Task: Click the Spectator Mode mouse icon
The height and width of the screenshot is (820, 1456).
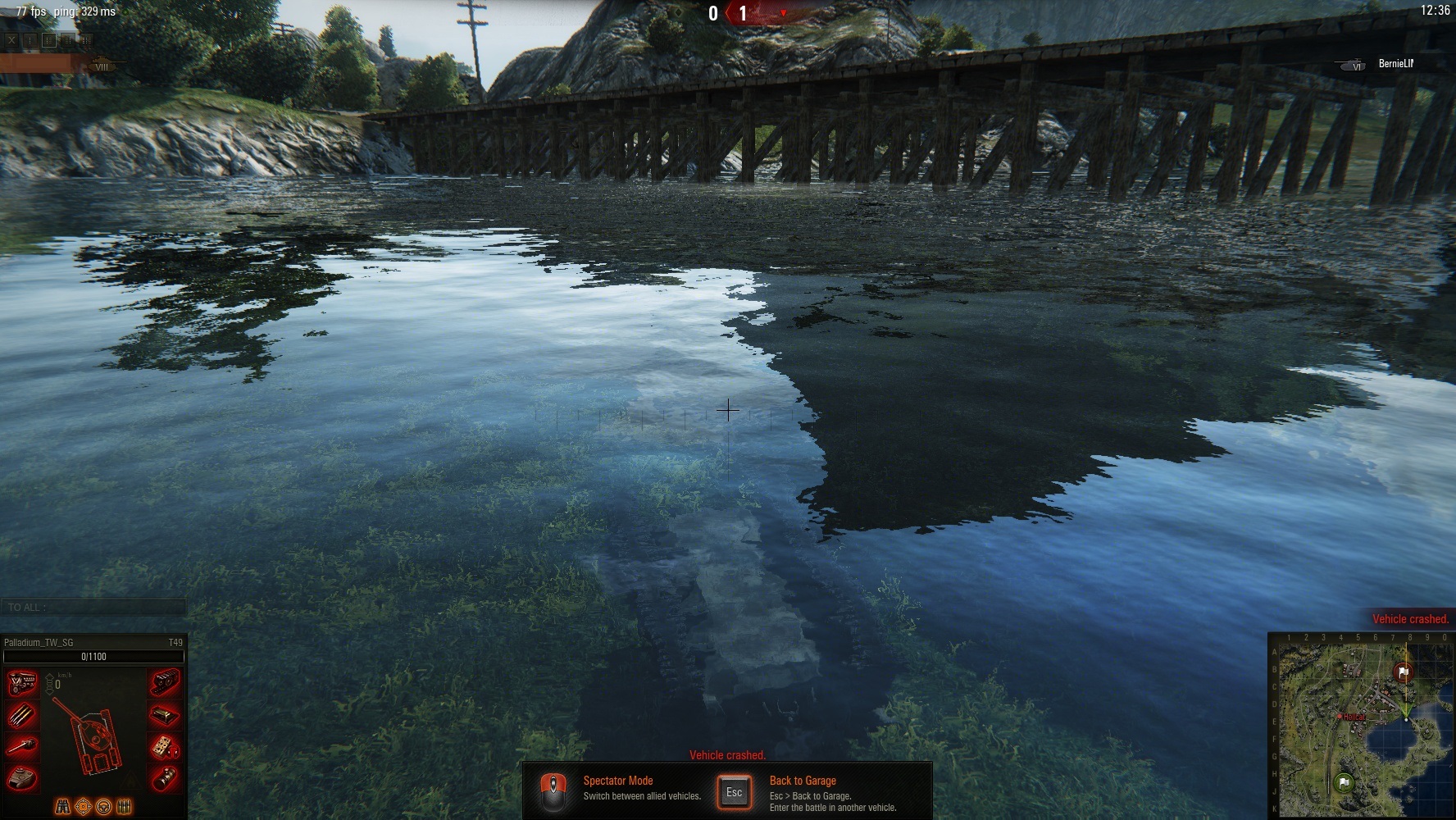Action: tap(554, 790)
